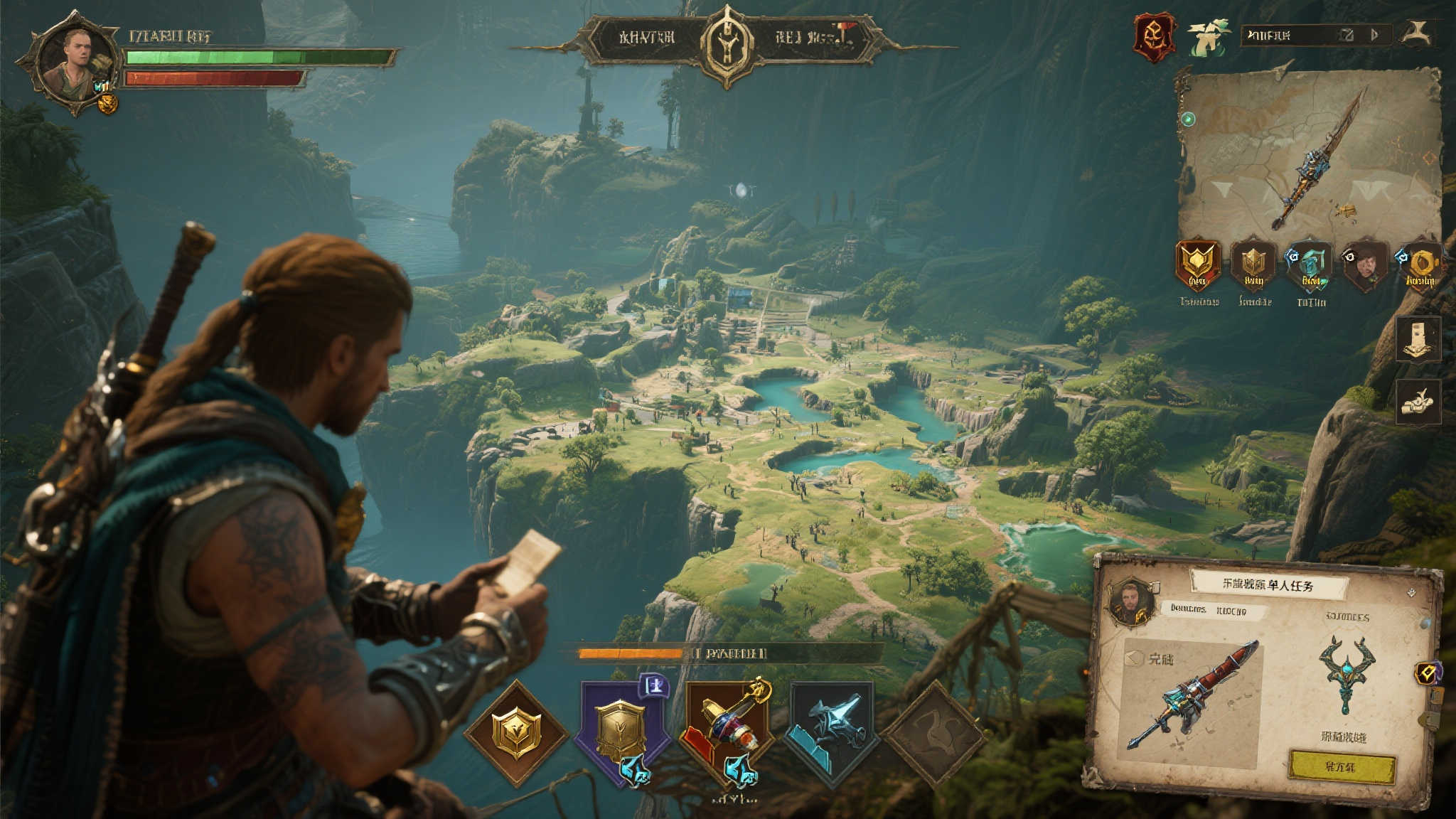
Task: Open the scroll icon on the right edge
Action: coord(1418,338)
